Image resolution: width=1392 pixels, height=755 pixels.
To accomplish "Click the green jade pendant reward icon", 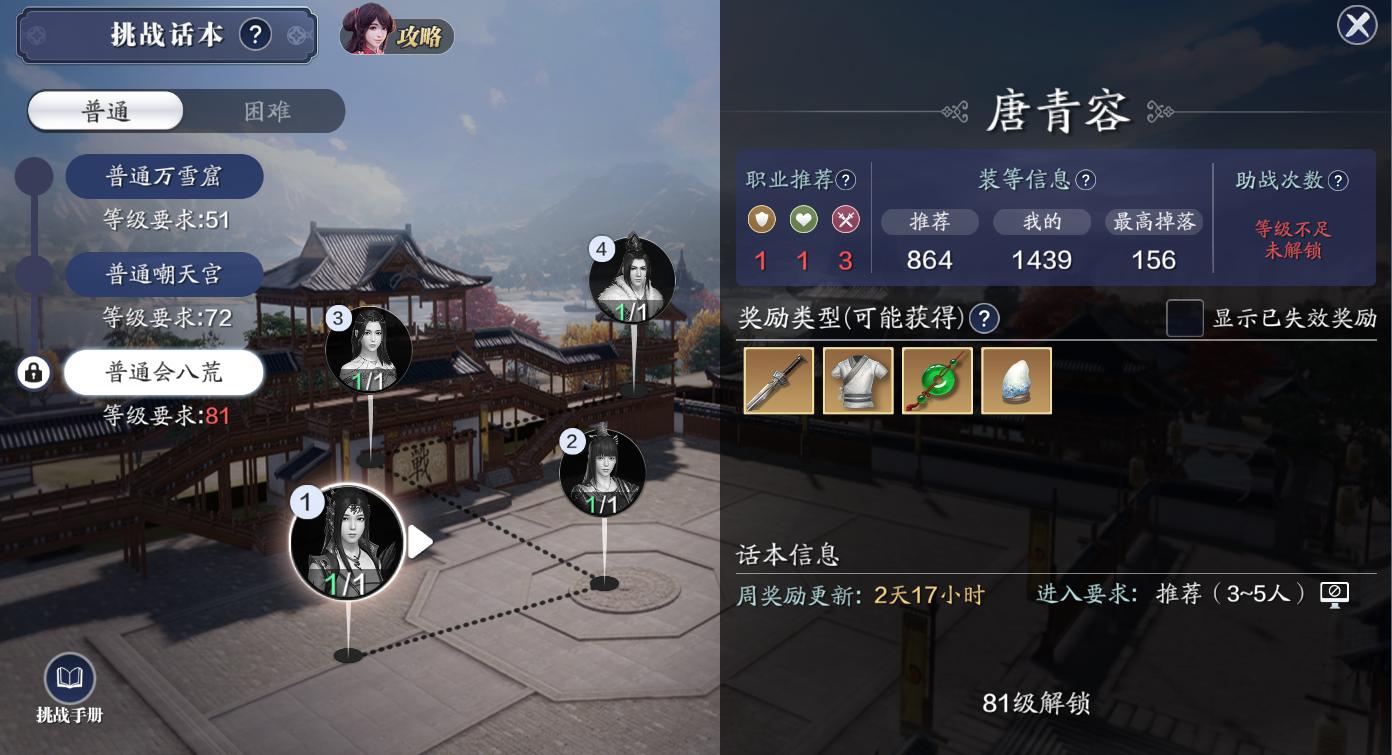I will pyautogui.click(x=938, y=380).
